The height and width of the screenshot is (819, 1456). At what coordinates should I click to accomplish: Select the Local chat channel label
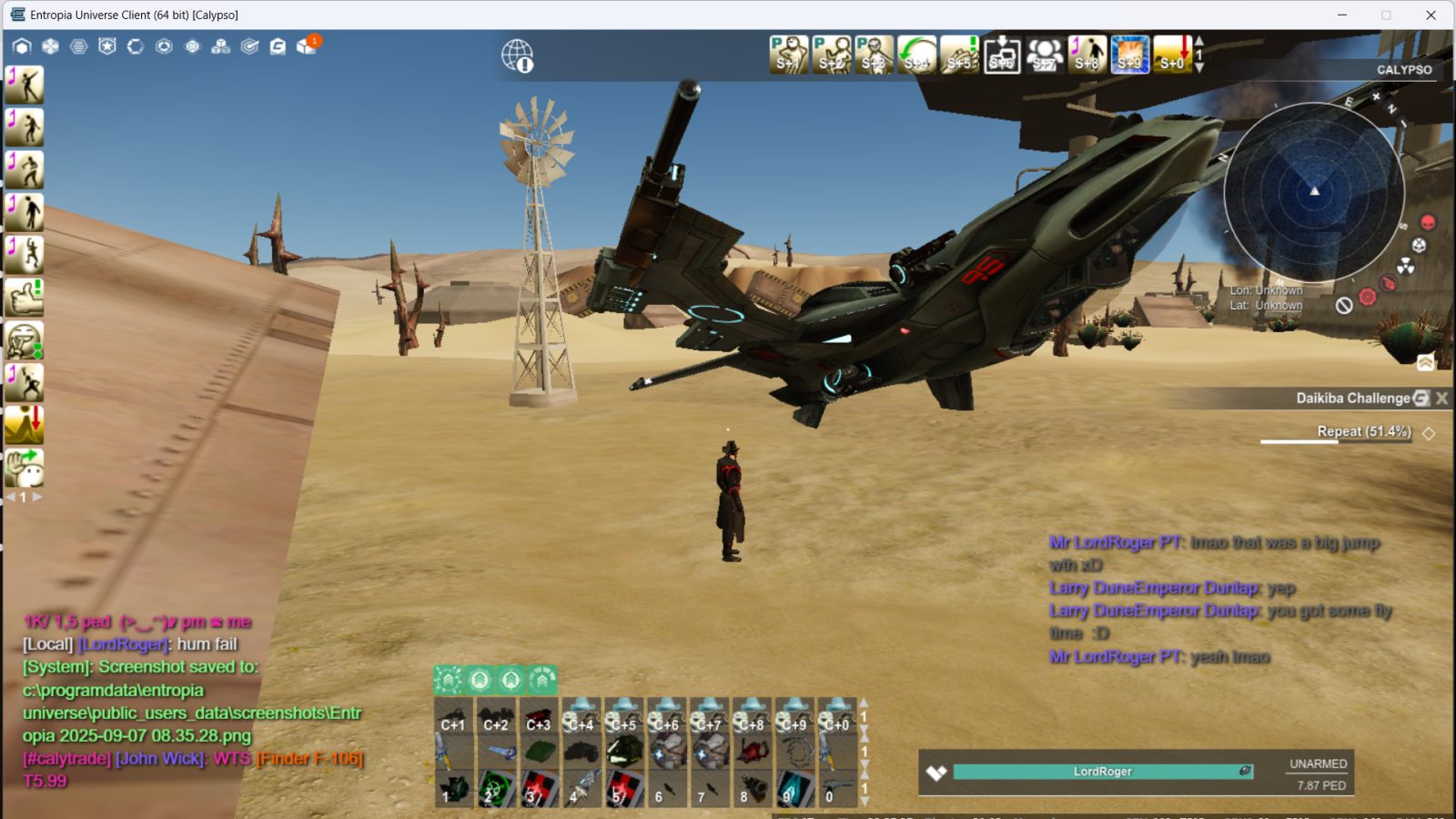47,642
